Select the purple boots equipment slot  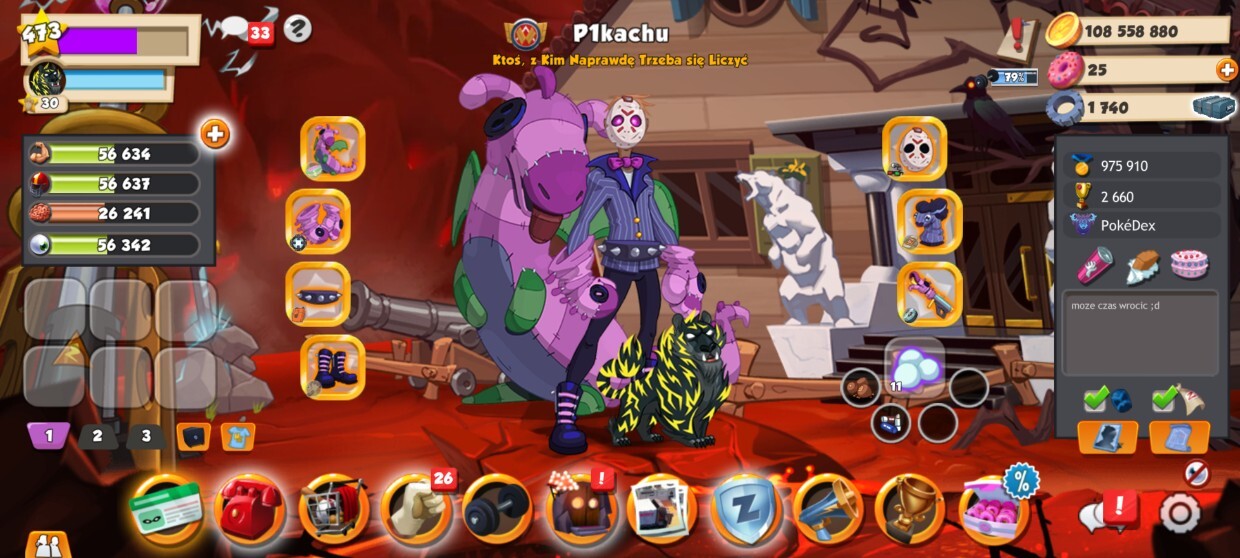click(x=333, y=367)
